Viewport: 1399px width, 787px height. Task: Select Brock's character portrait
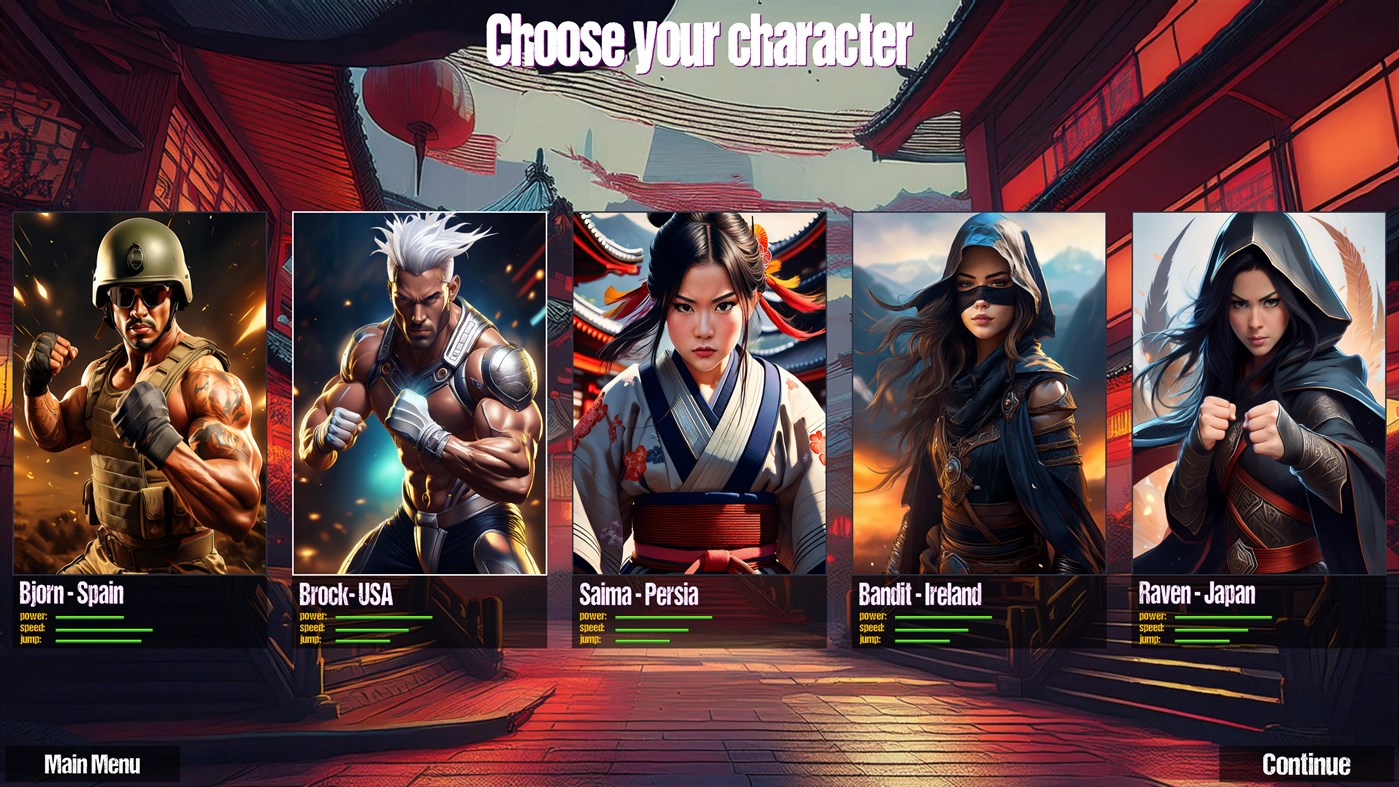point(419,390)
